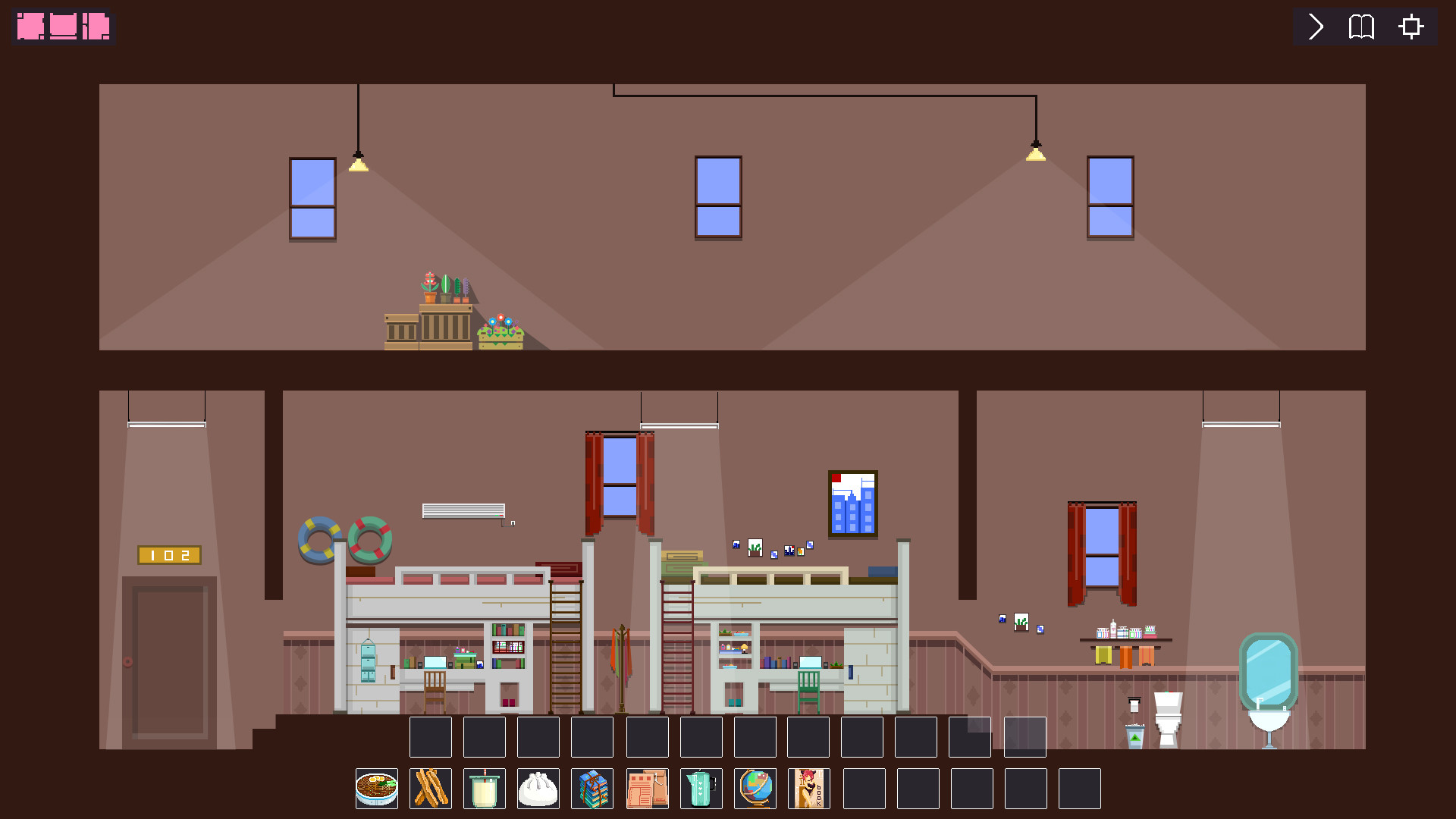Click the last empty lower inventory slot
The width and height of the screenshot is (1456, 819).
pyautogui.click(x=1079, y=789)
